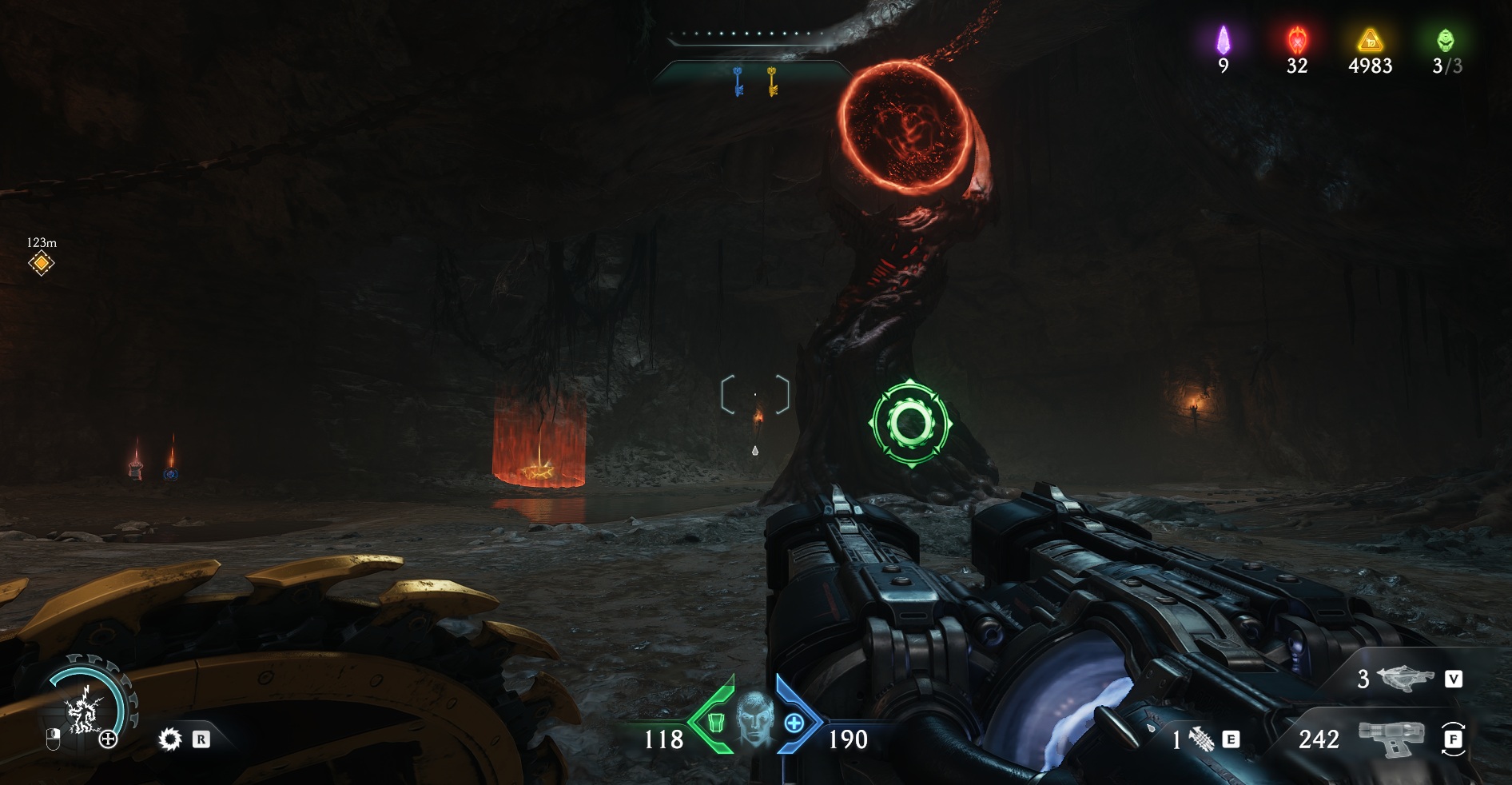Click the blue key icon
This screenshot has width=1512, height=785.
pos(738,82)
